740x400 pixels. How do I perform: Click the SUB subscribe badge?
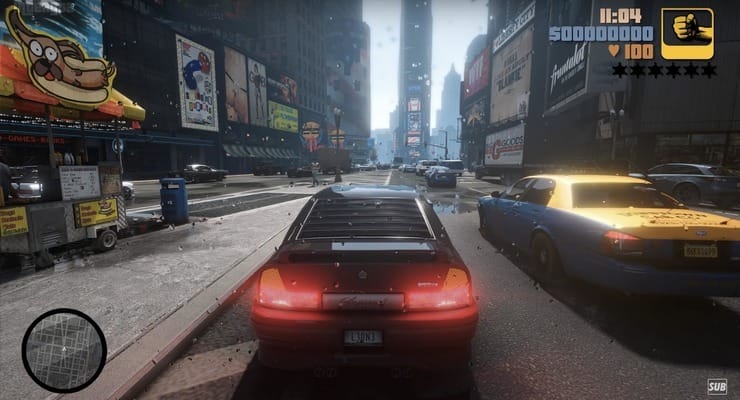click(716, 386)
